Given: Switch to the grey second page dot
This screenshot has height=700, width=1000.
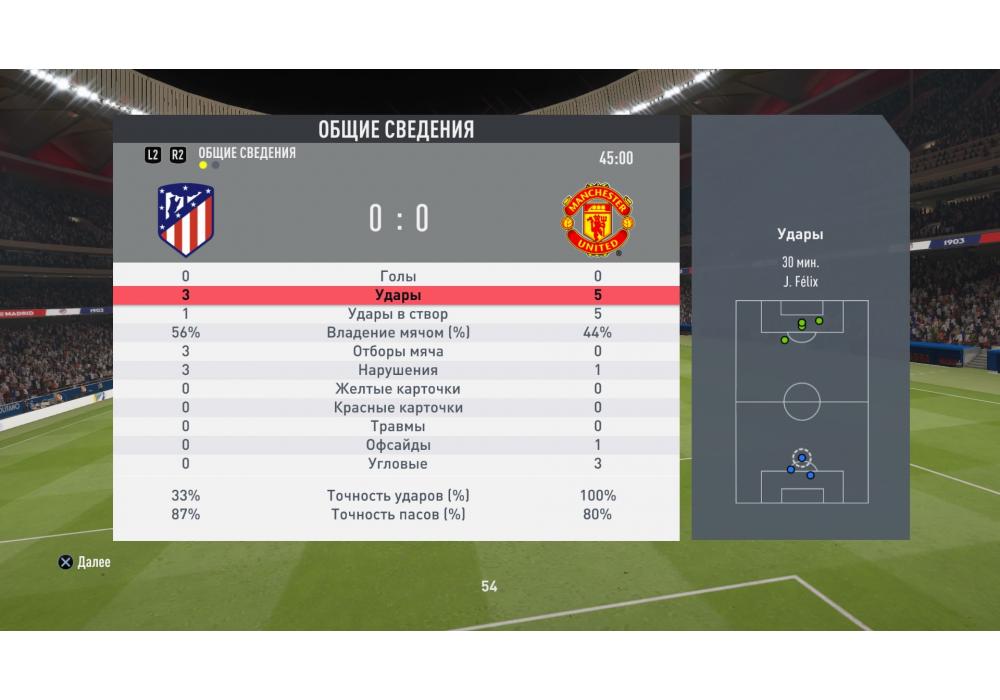Looking at the screenshot, I should 216,166.
